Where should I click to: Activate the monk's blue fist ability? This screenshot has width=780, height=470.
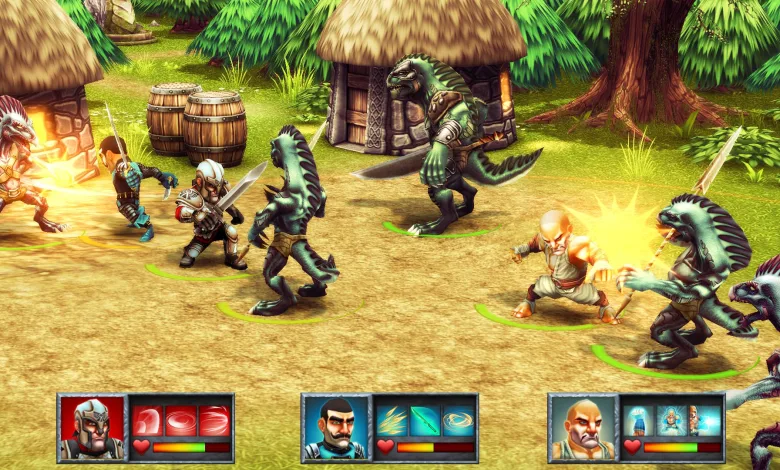[x=638, y=420]
